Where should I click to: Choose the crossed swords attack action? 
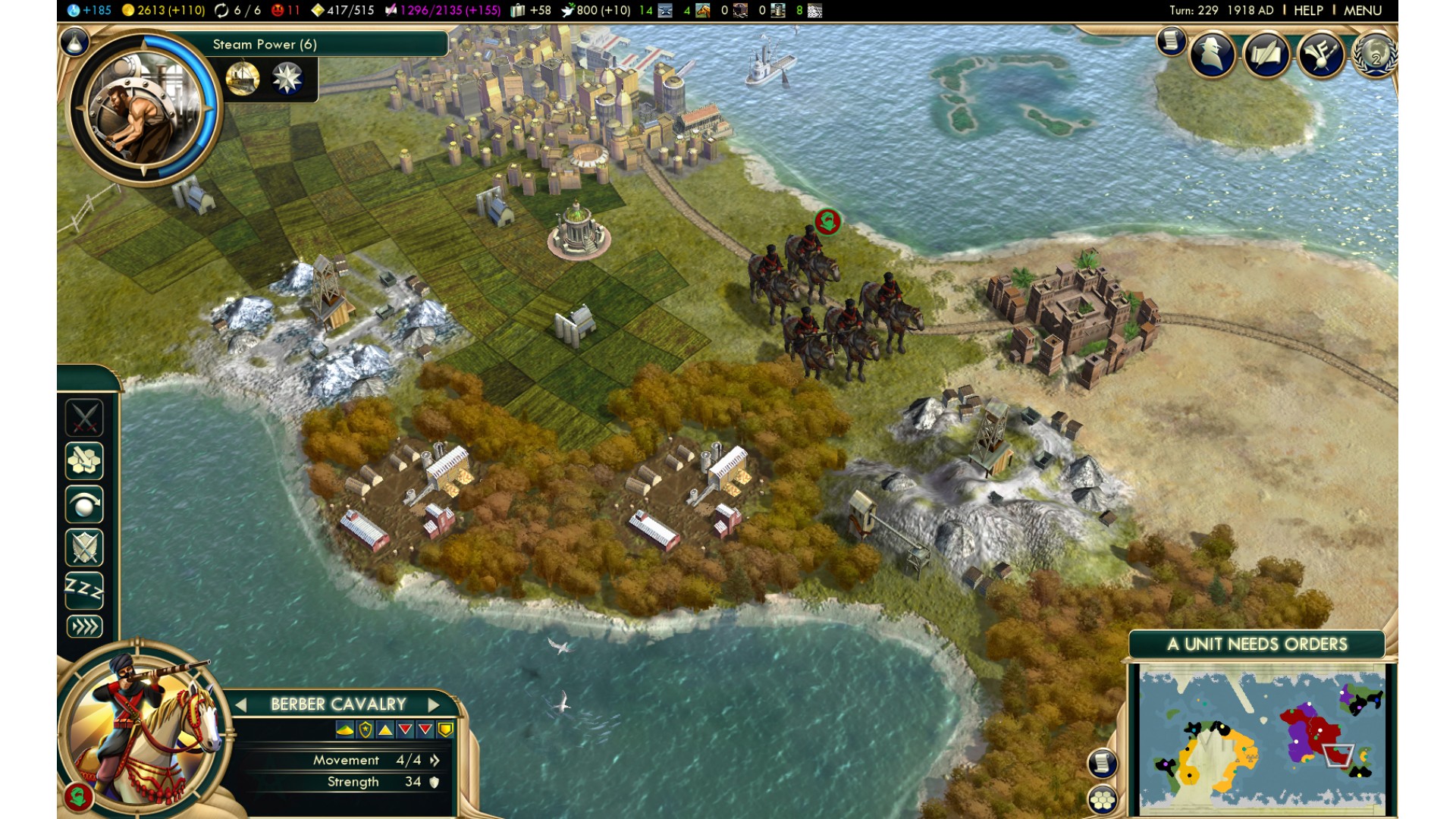coord(84,417)
